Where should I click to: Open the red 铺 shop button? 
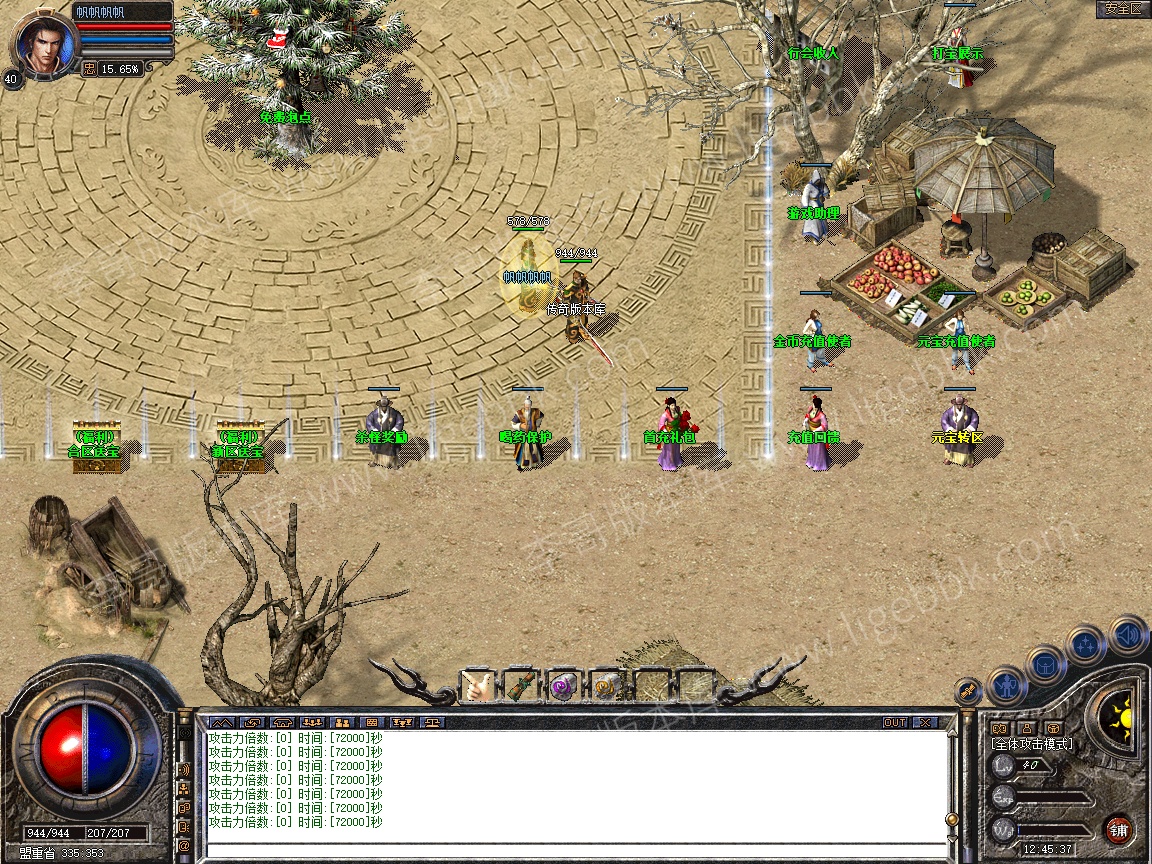click(1119, 830)
